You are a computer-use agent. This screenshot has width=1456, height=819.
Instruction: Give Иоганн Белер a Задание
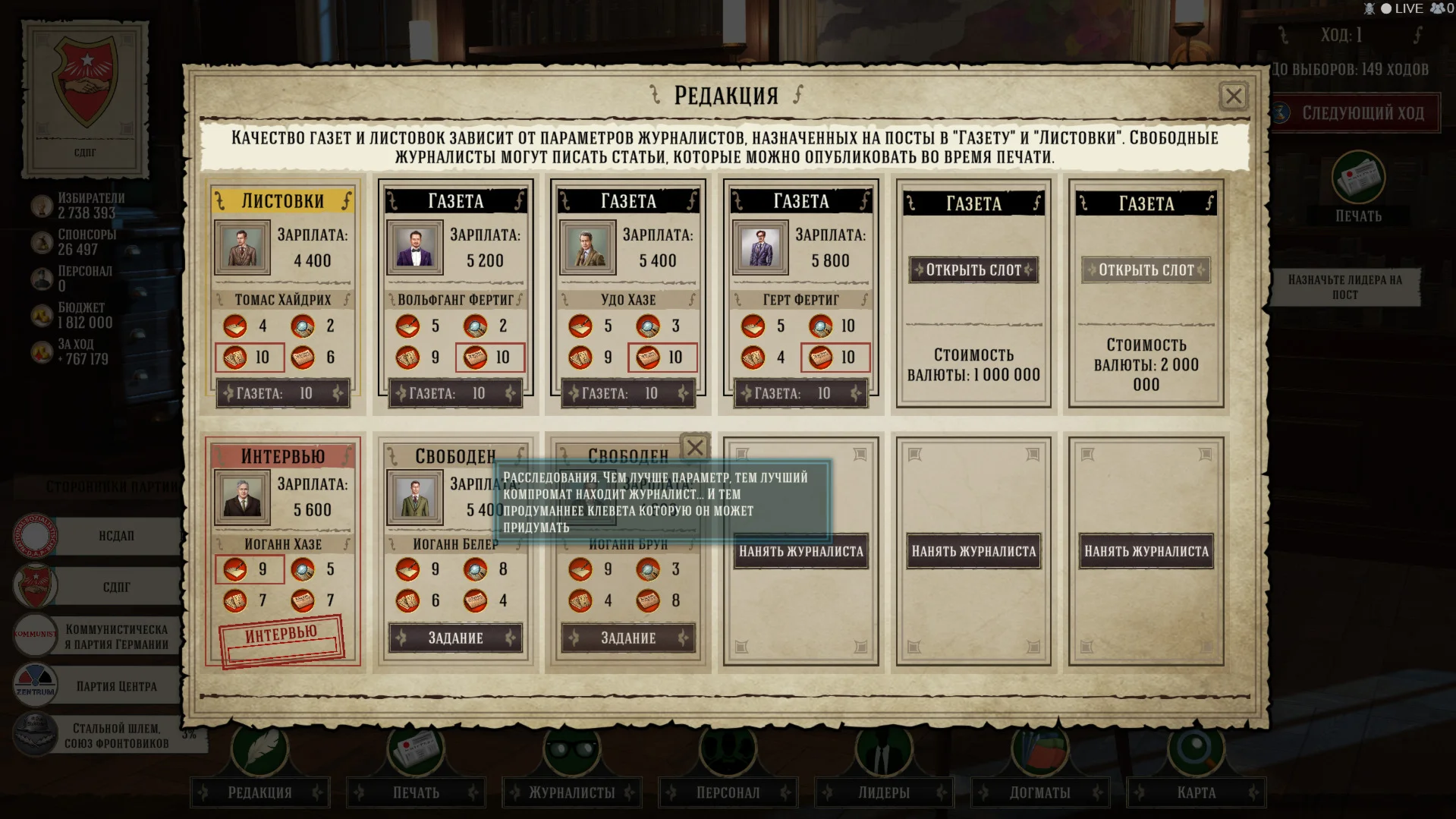(455, 638)
